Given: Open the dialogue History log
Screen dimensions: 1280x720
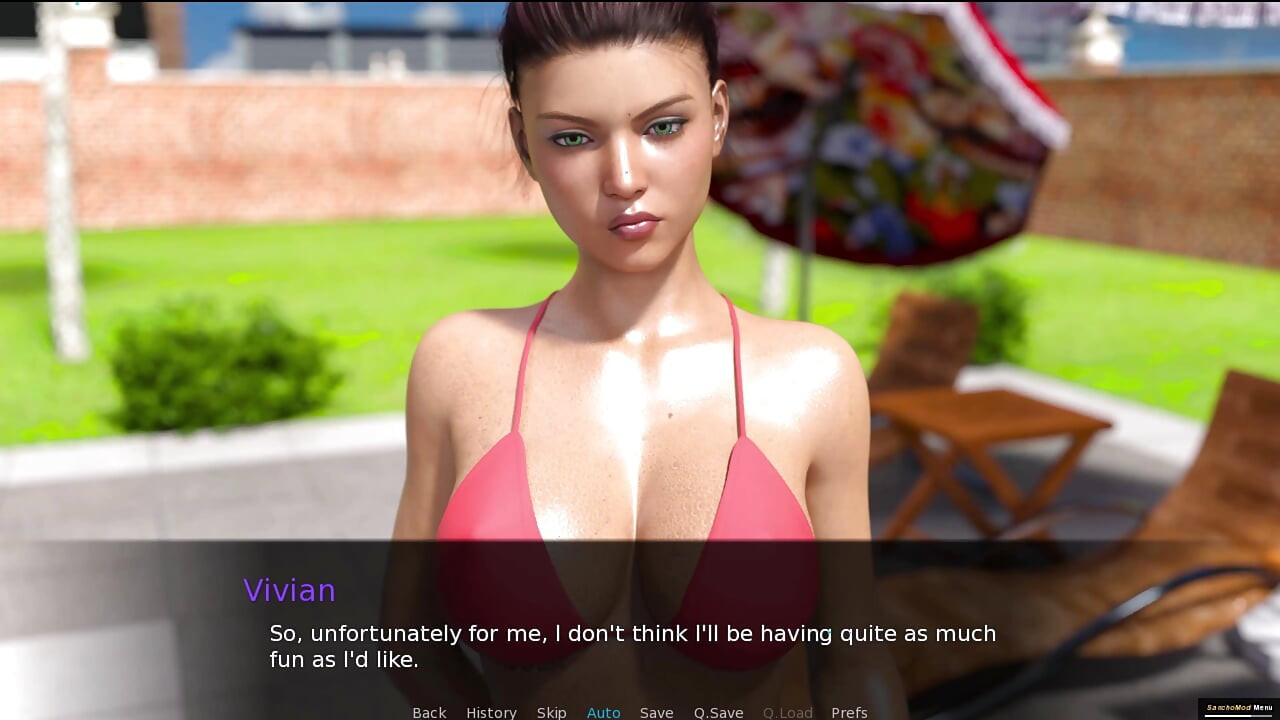Looking at the screenshot, I should coord(491,712).
